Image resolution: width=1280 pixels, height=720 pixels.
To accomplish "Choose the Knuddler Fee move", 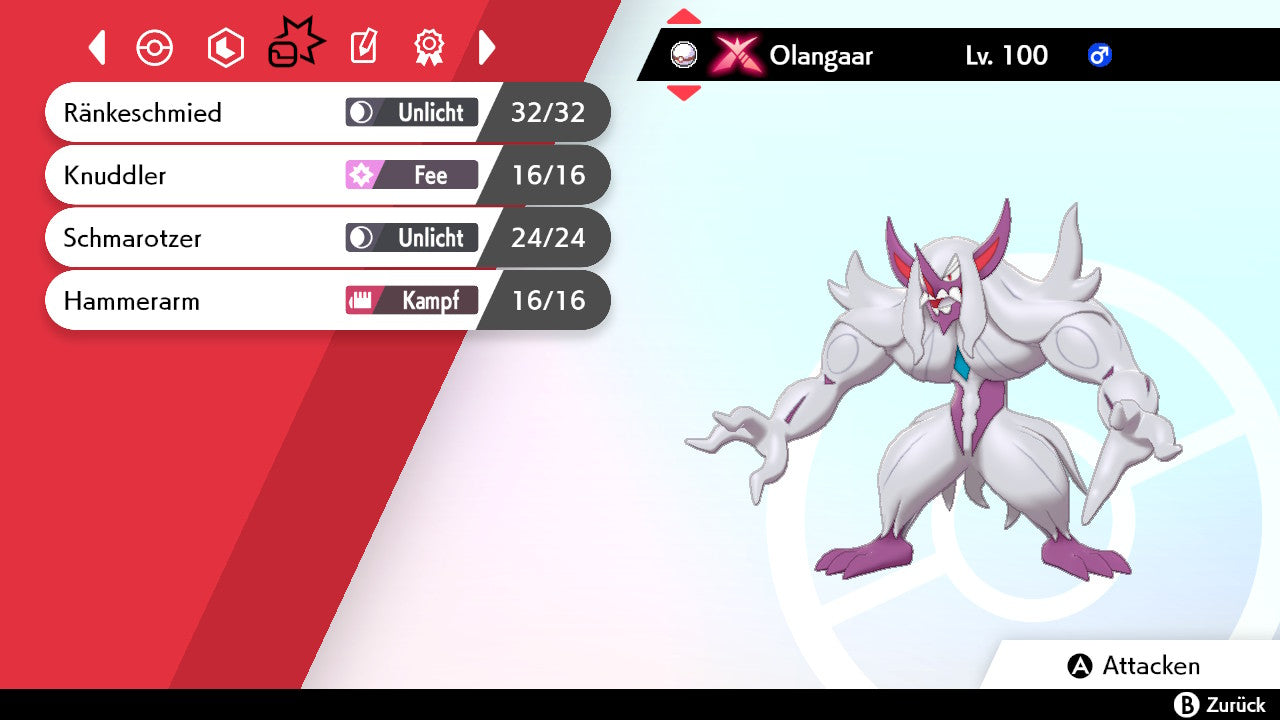I will pos(326,175).
